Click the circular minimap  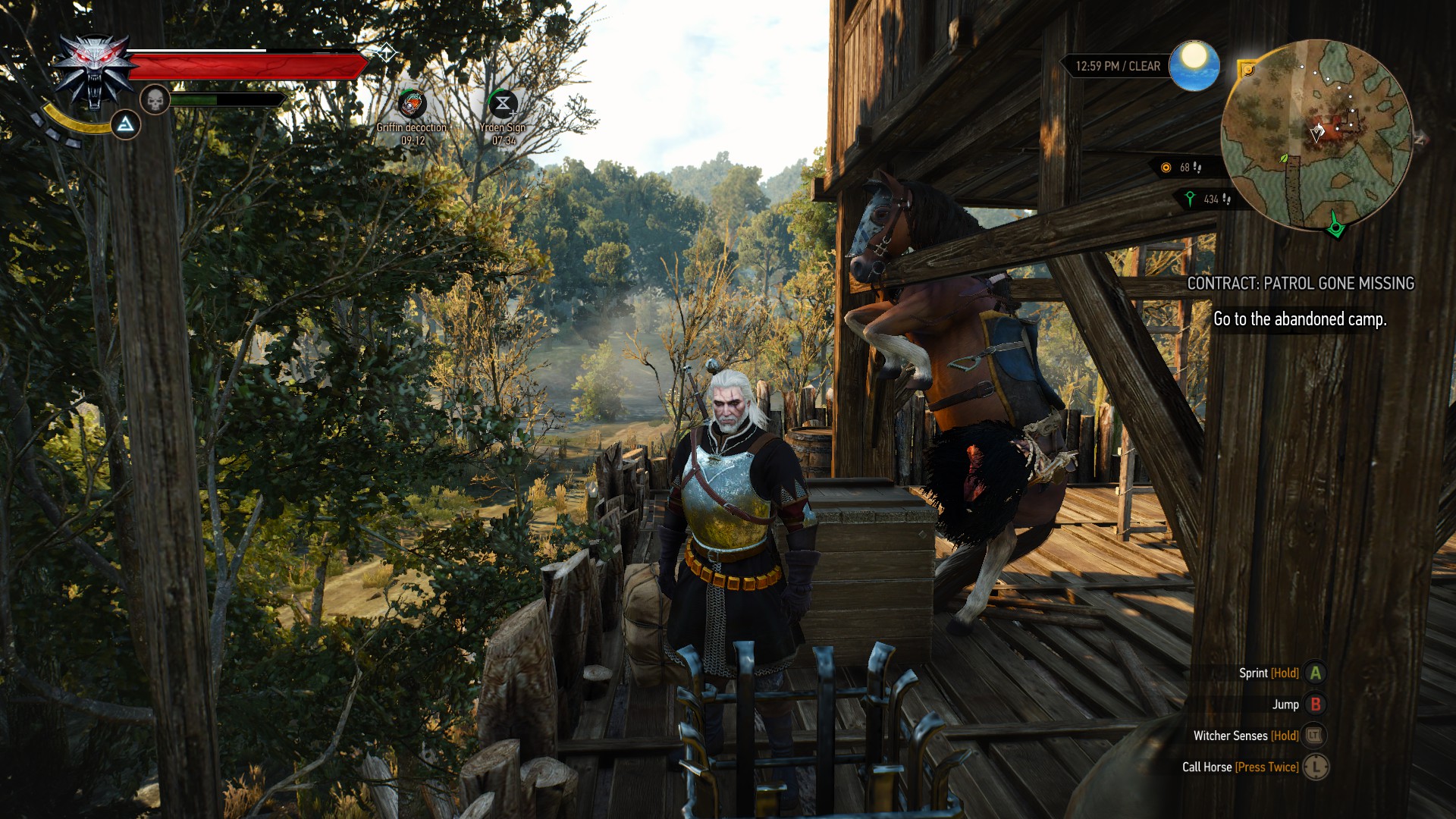(x=1316, y=135)
